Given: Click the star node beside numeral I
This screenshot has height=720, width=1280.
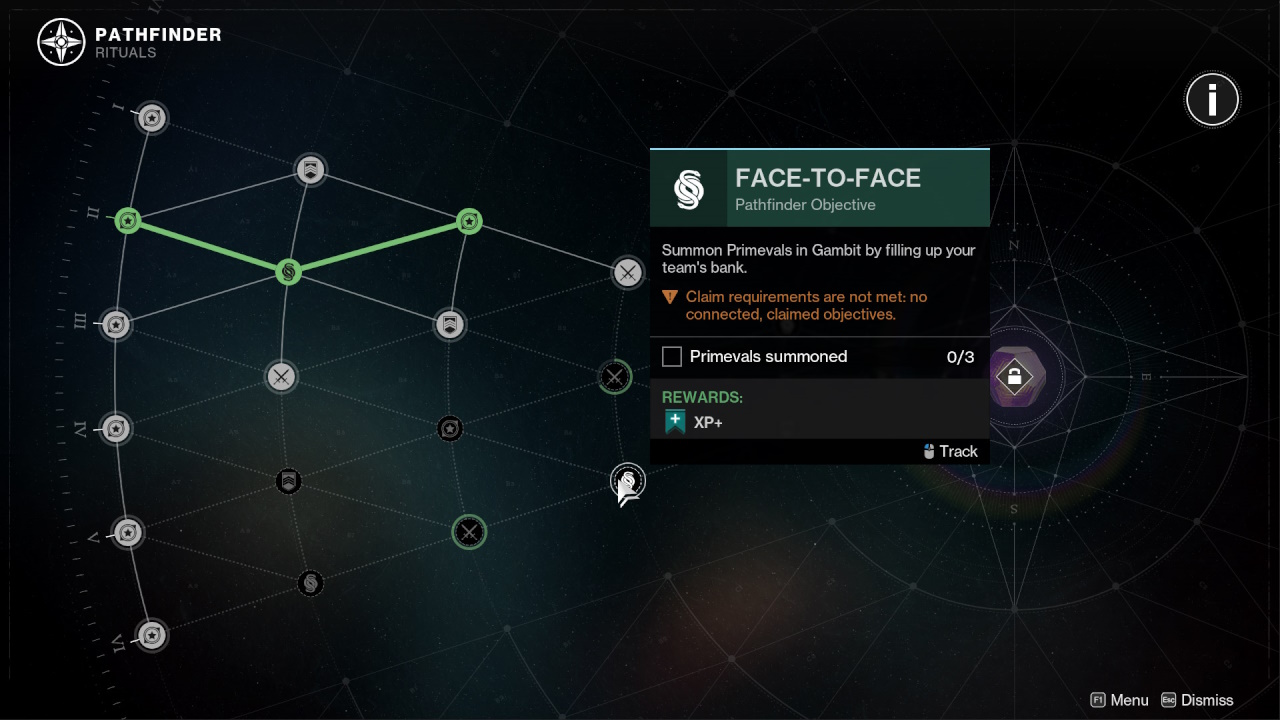Looking at the screenshot, I should 151,118.
